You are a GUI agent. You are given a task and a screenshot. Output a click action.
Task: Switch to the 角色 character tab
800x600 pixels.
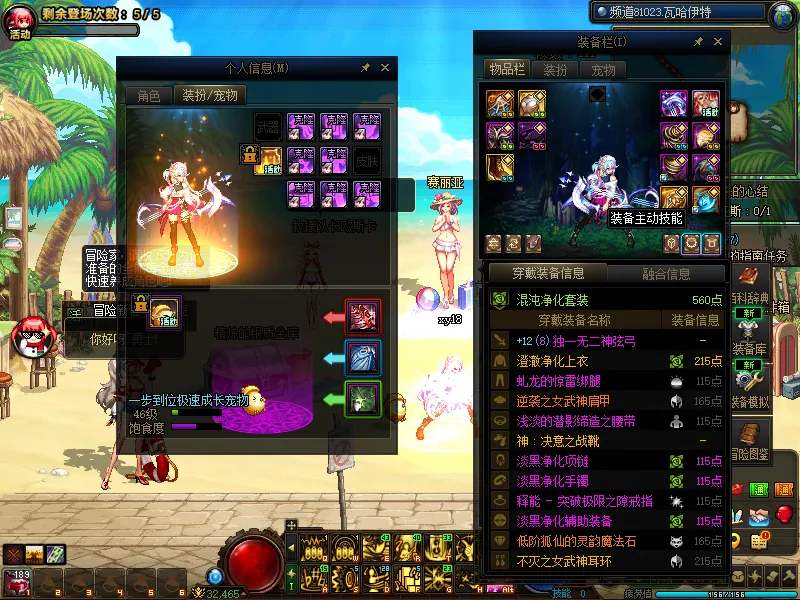pyautogui.click(x=148, y=96)
